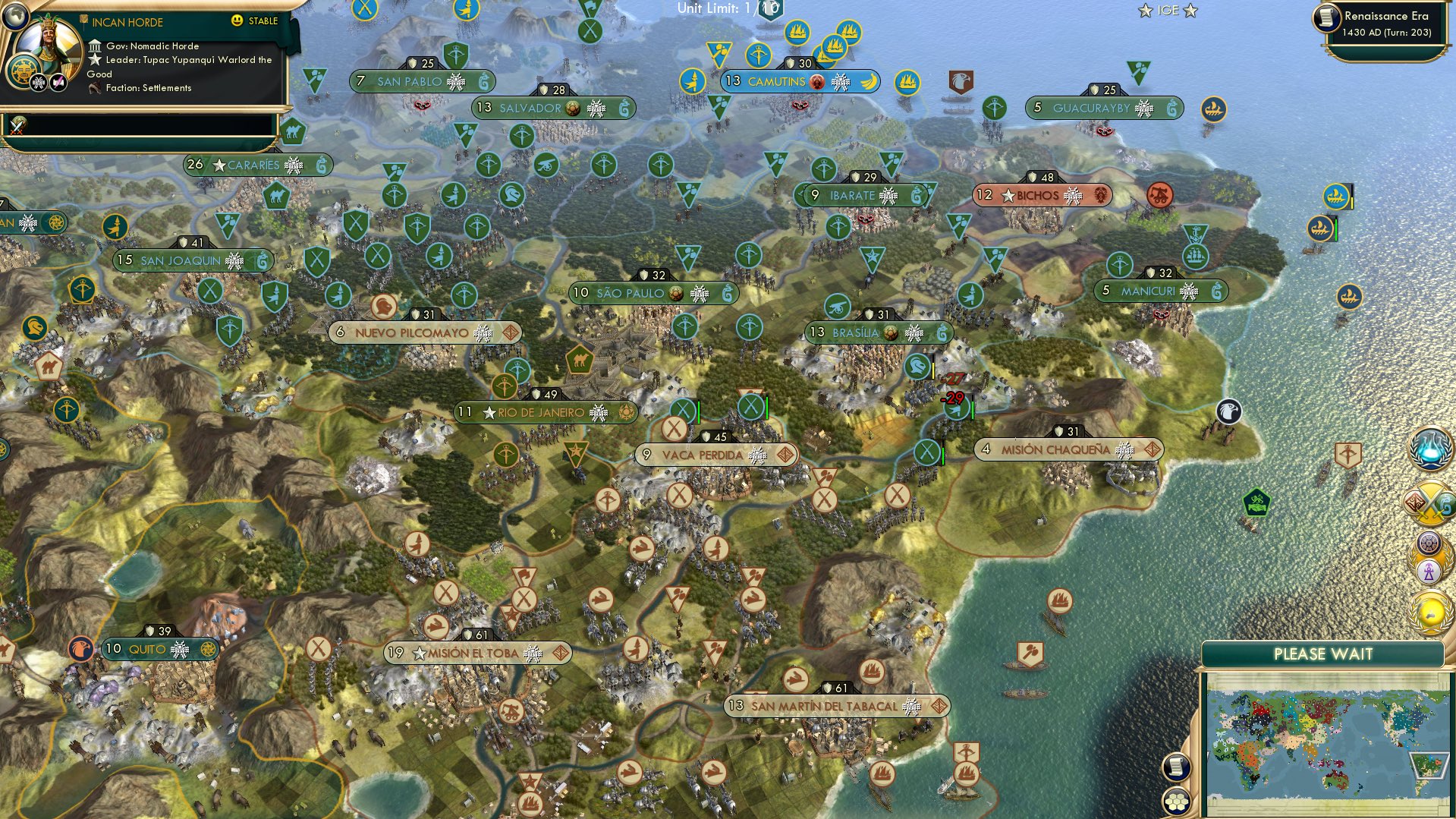The image size is (1456, 819).
Task: Open the IGE in-game editor
Action: pyautogui.click(x=1168, y=11)
